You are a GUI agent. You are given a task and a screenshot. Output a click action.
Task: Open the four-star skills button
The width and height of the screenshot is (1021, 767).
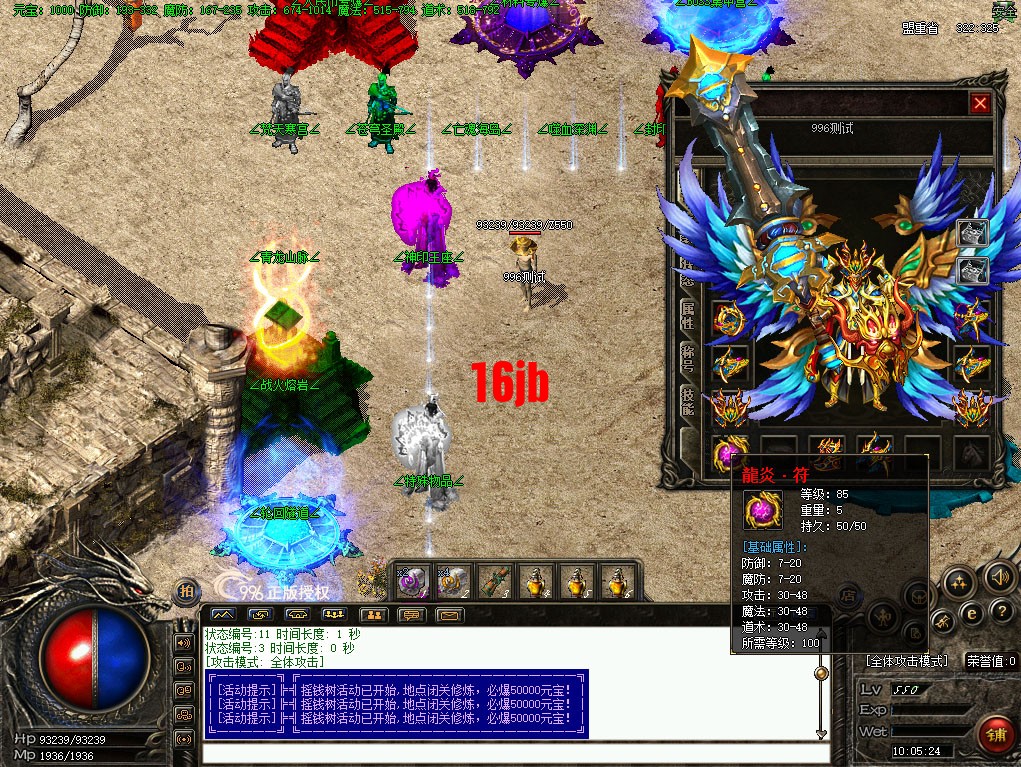(x=958, y=582)
